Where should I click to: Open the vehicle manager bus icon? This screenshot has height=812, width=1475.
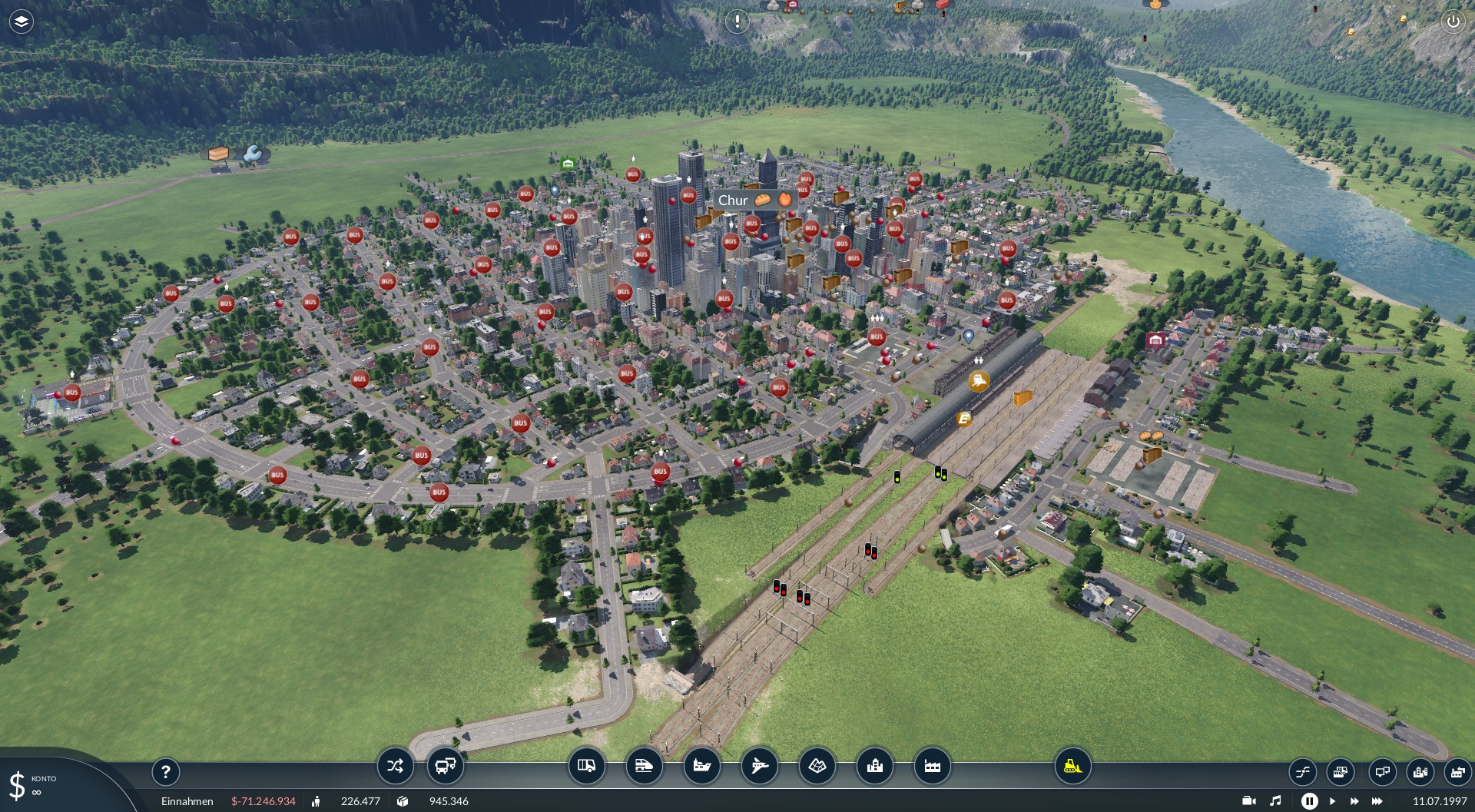[x=445, y=766]
